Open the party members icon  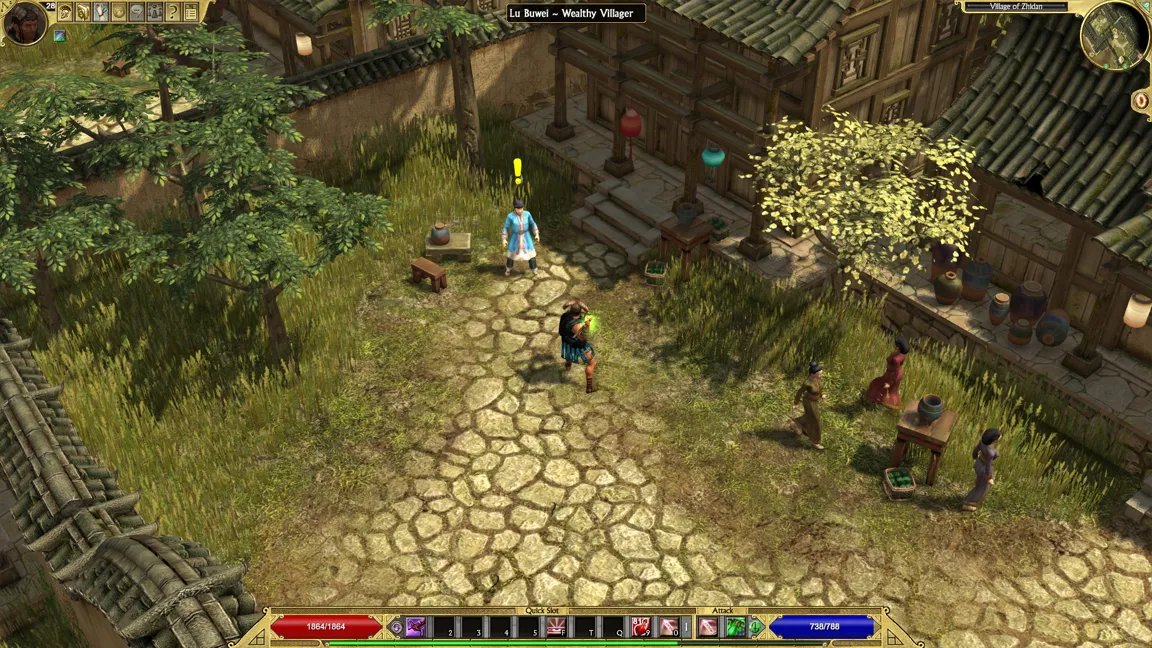coord(155,12)
